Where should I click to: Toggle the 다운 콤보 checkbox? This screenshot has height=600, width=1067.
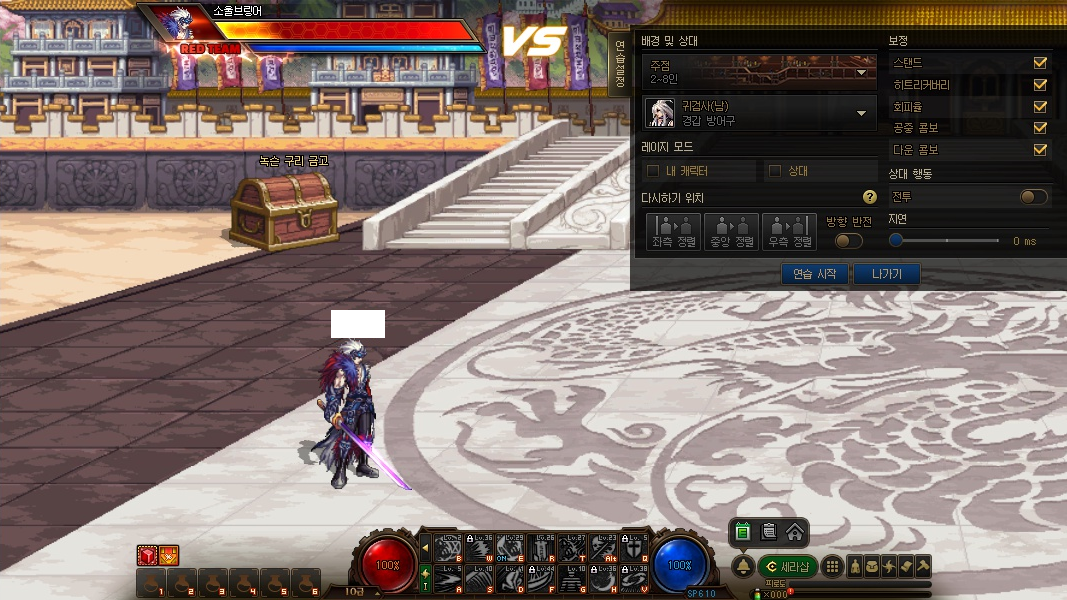(1040, 150)
